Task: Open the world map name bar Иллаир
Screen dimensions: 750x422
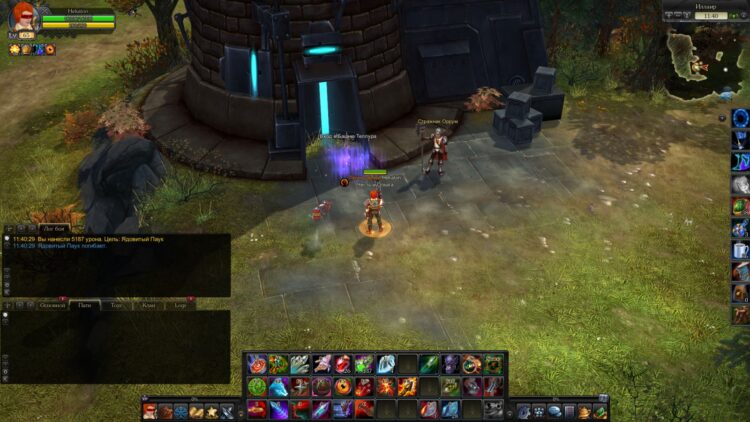Action: click(705, 6)
